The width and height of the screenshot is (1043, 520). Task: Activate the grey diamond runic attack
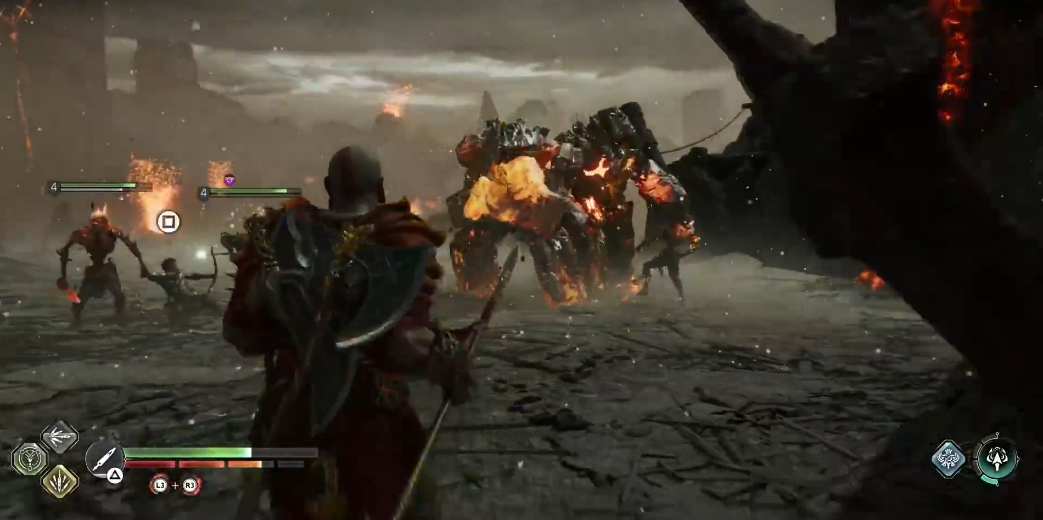click(59, 436)
